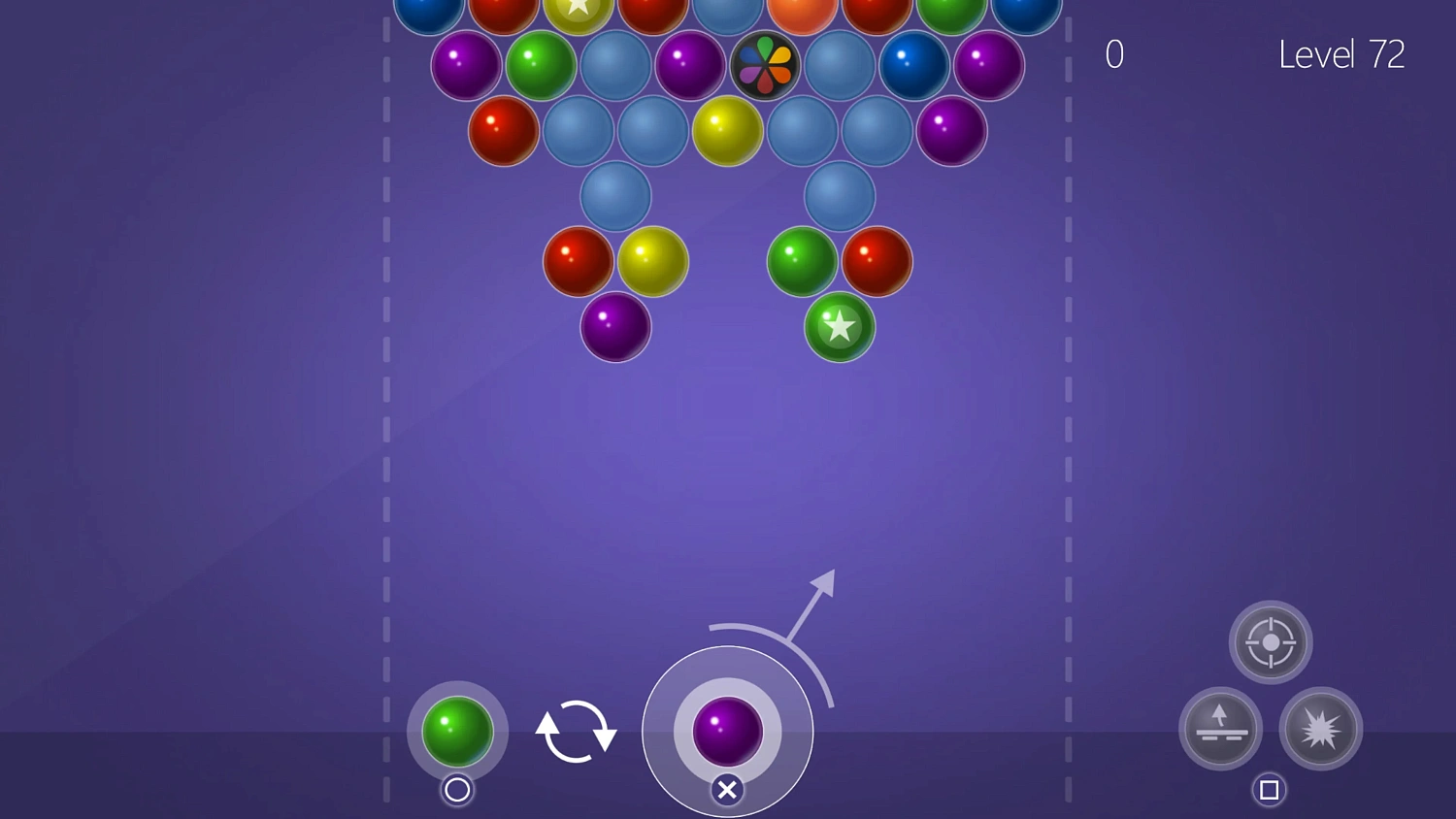Image resolution: width=1456 pixels, height=819 pixels.
Task: Click the green bubble waiting in the queue
Action: [x=456, y=732]
